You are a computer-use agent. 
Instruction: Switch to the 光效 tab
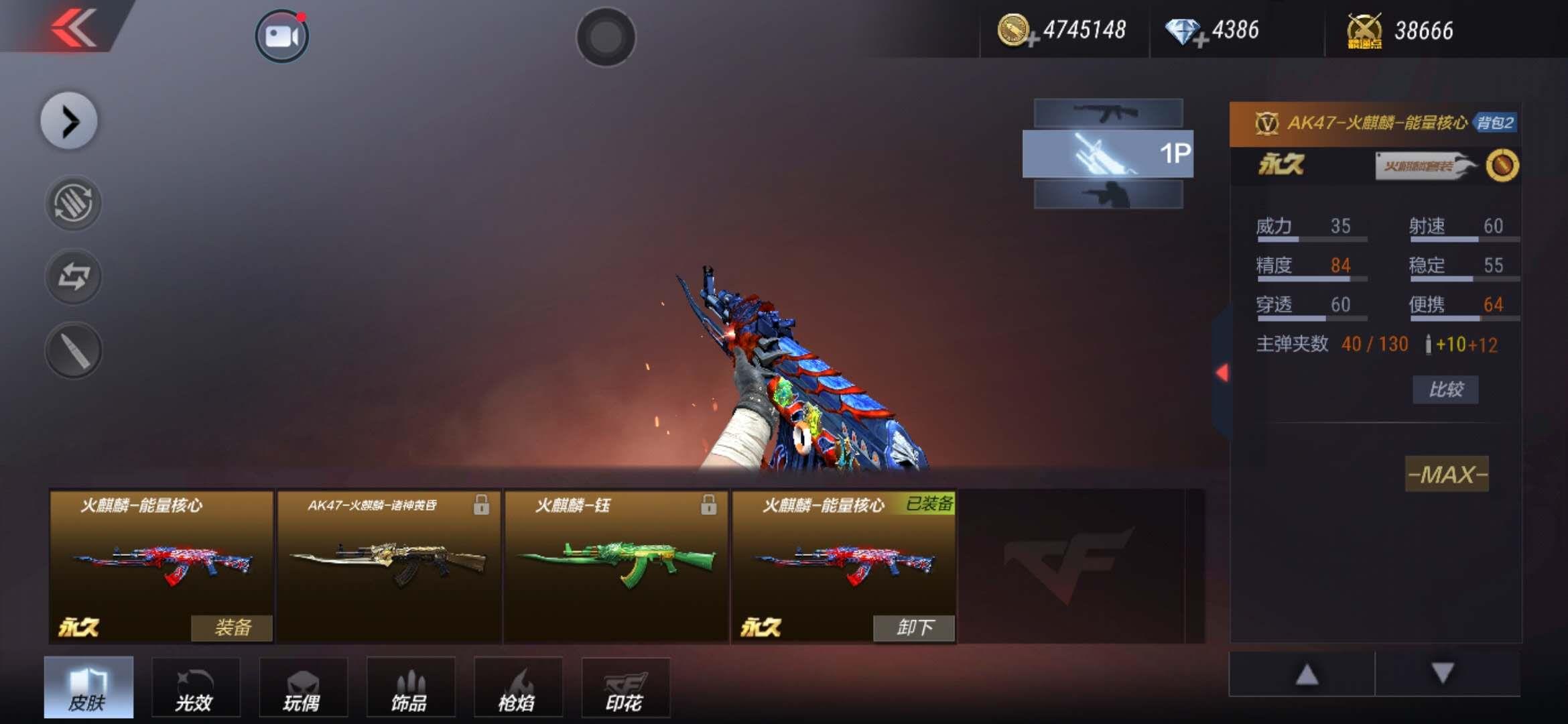click(x=195, y=688)
